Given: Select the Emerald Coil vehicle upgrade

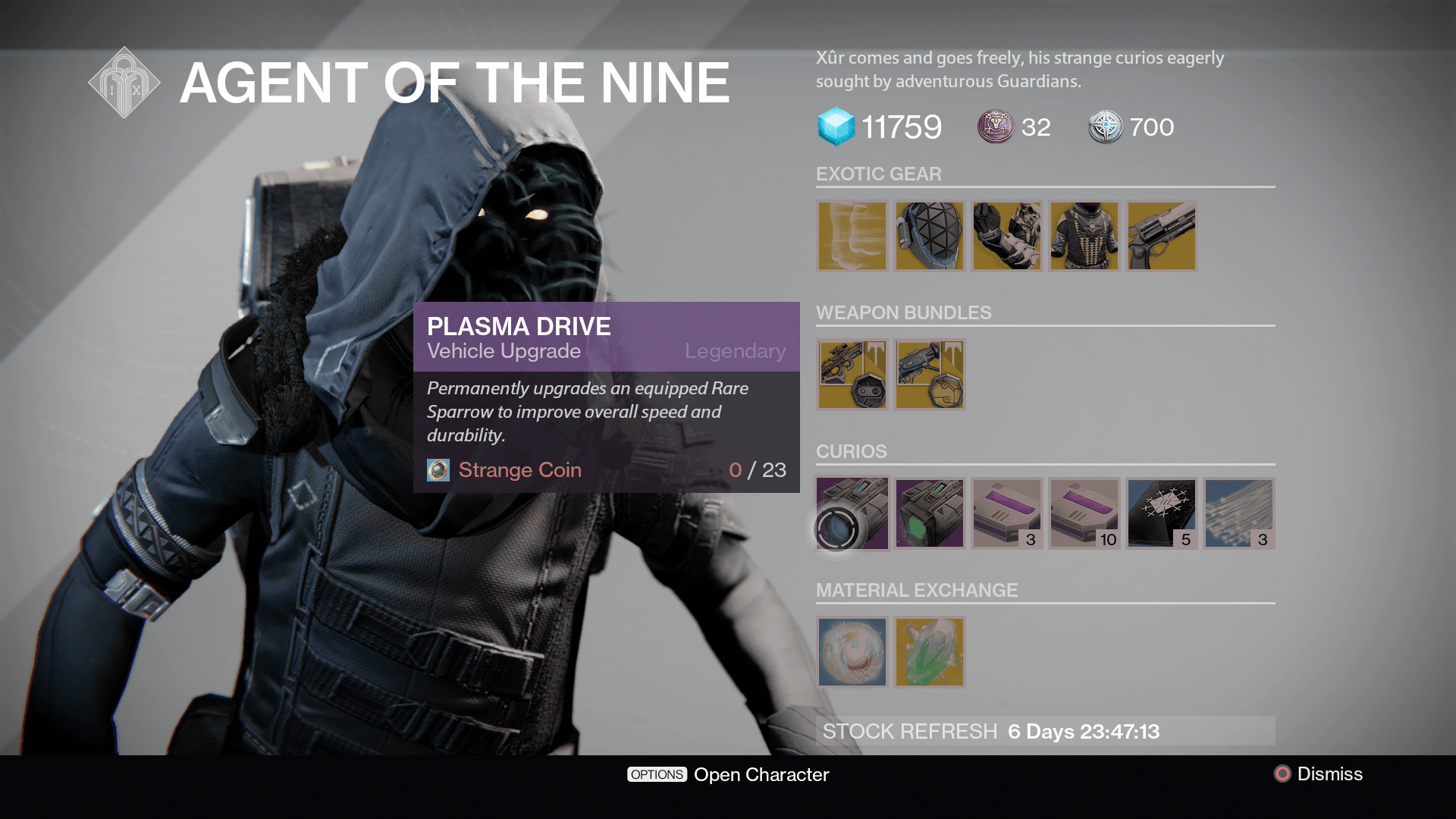Looking at the screenshot, I should tap(929, 513).
